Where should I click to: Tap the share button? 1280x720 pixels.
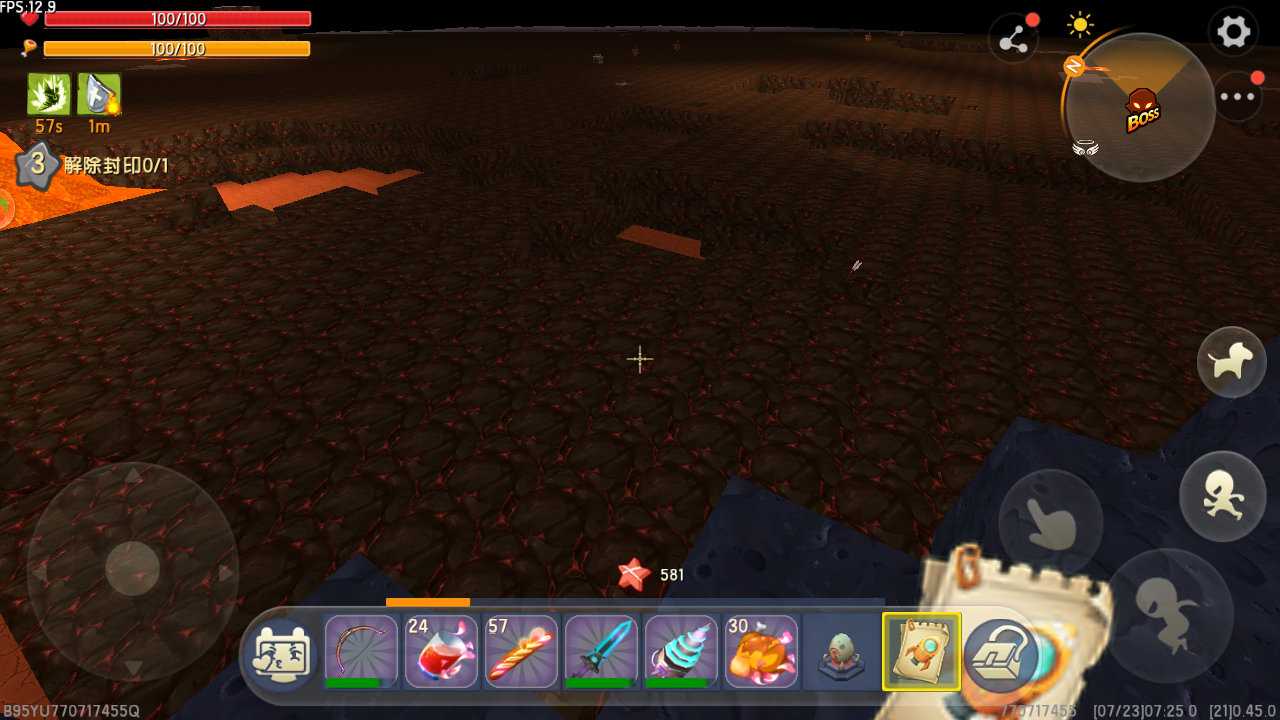point(1013,40)
